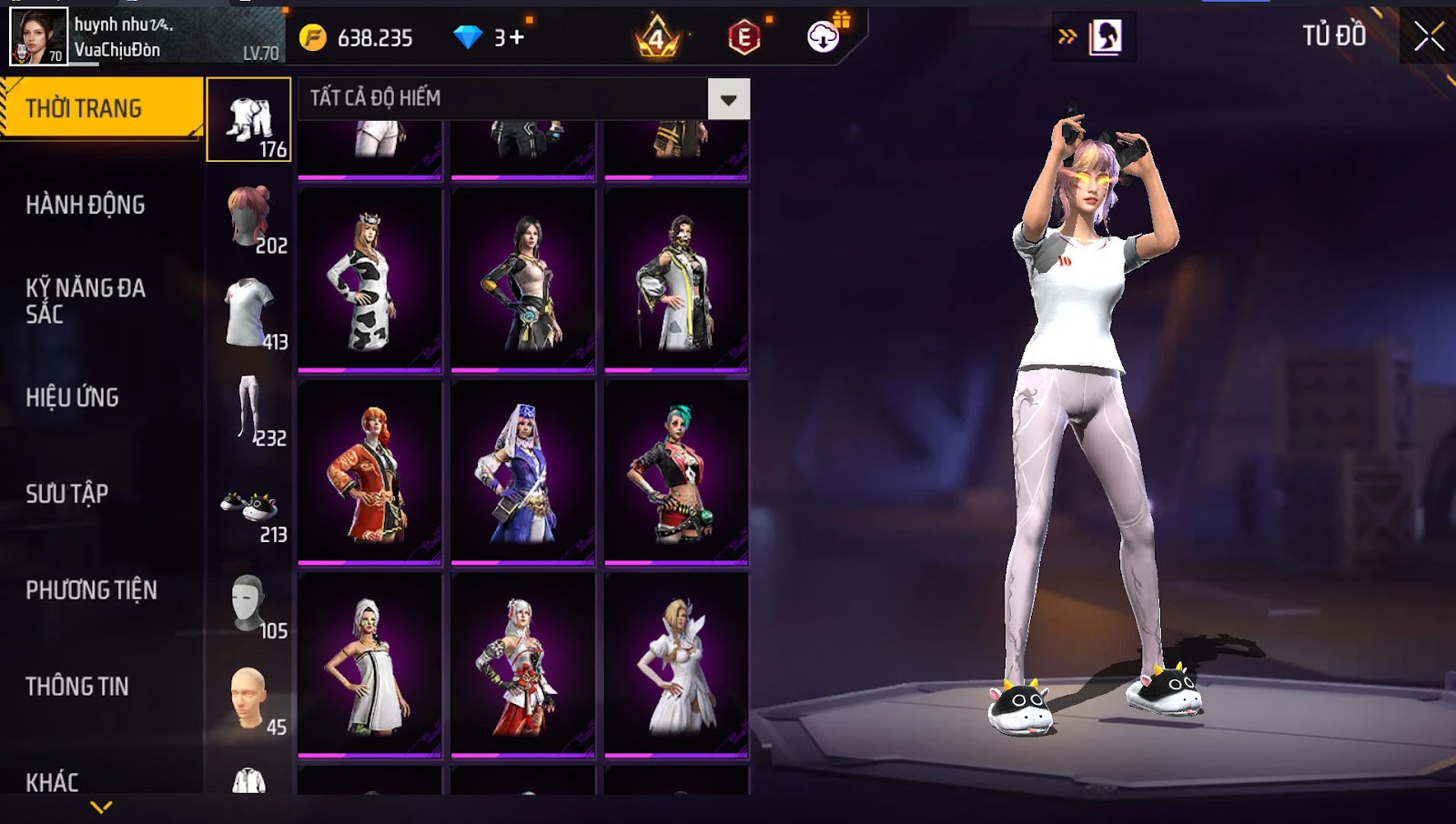Choose the hairstyle category with 202 items
This screenshot has width=1456, height=824.
tap(248, 216)
